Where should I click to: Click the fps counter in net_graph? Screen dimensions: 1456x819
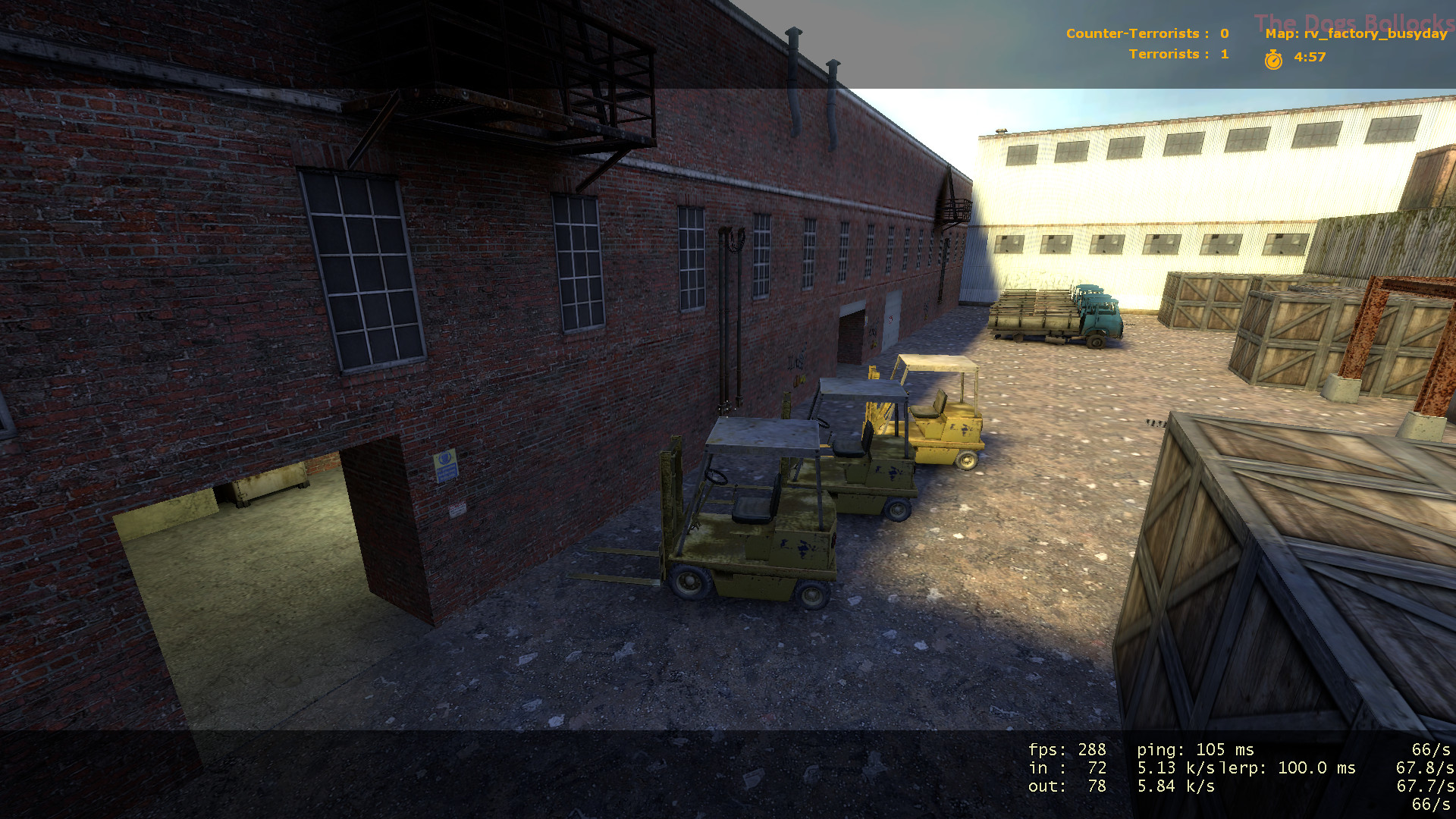click(1066, 749)
